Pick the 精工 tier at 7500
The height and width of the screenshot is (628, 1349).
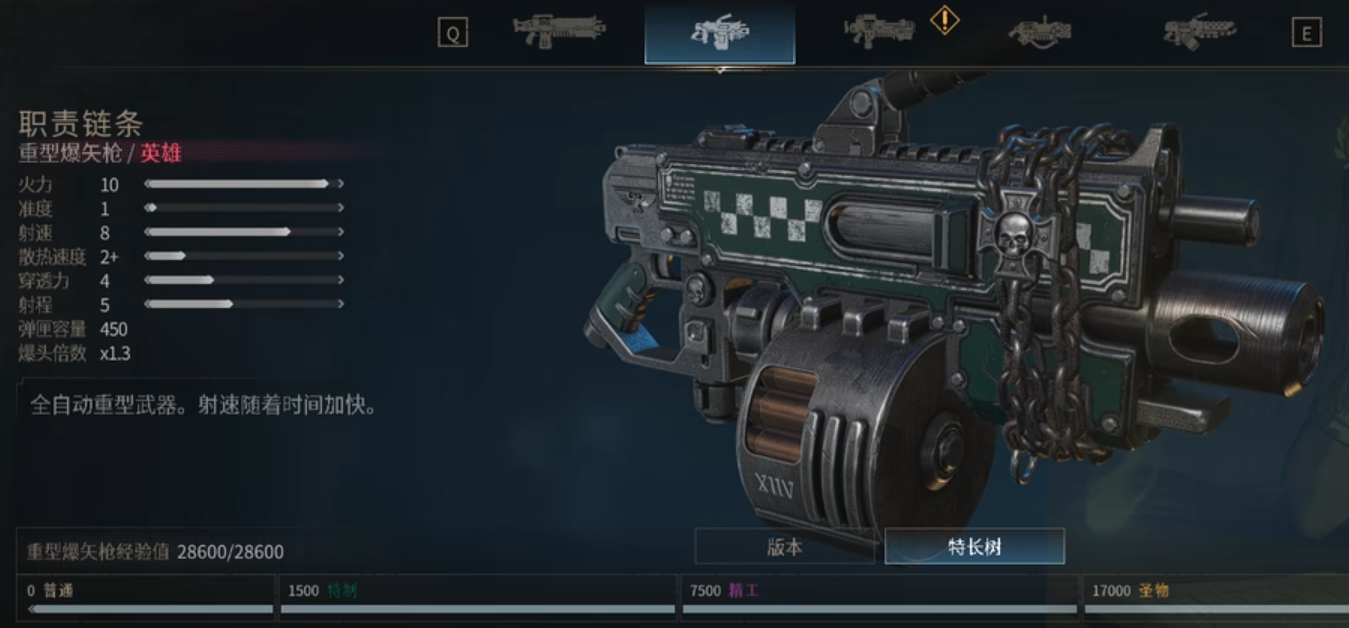[x=878, y=597]
